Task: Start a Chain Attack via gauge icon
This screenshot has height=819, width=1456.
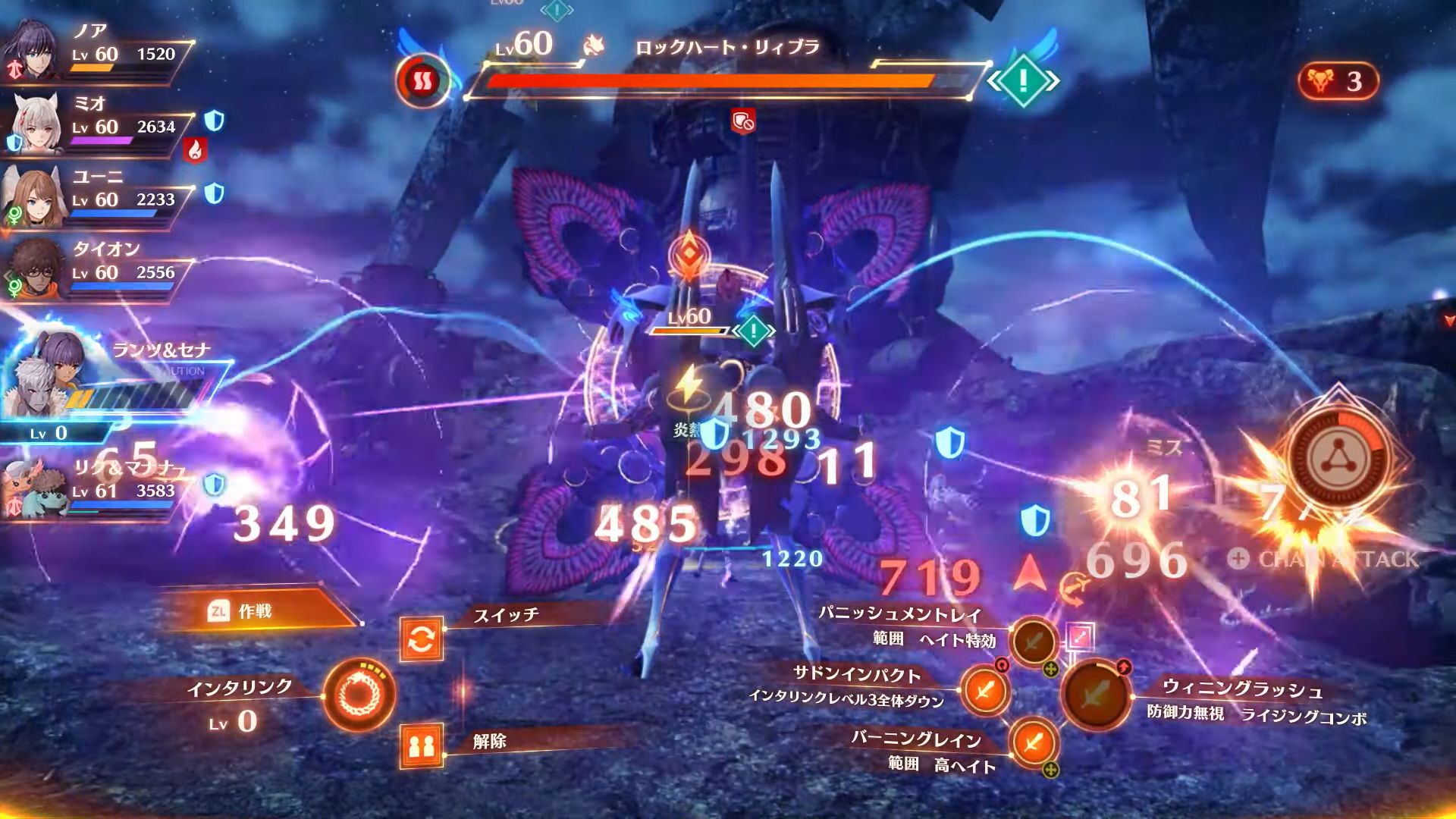Action: 1337,457
